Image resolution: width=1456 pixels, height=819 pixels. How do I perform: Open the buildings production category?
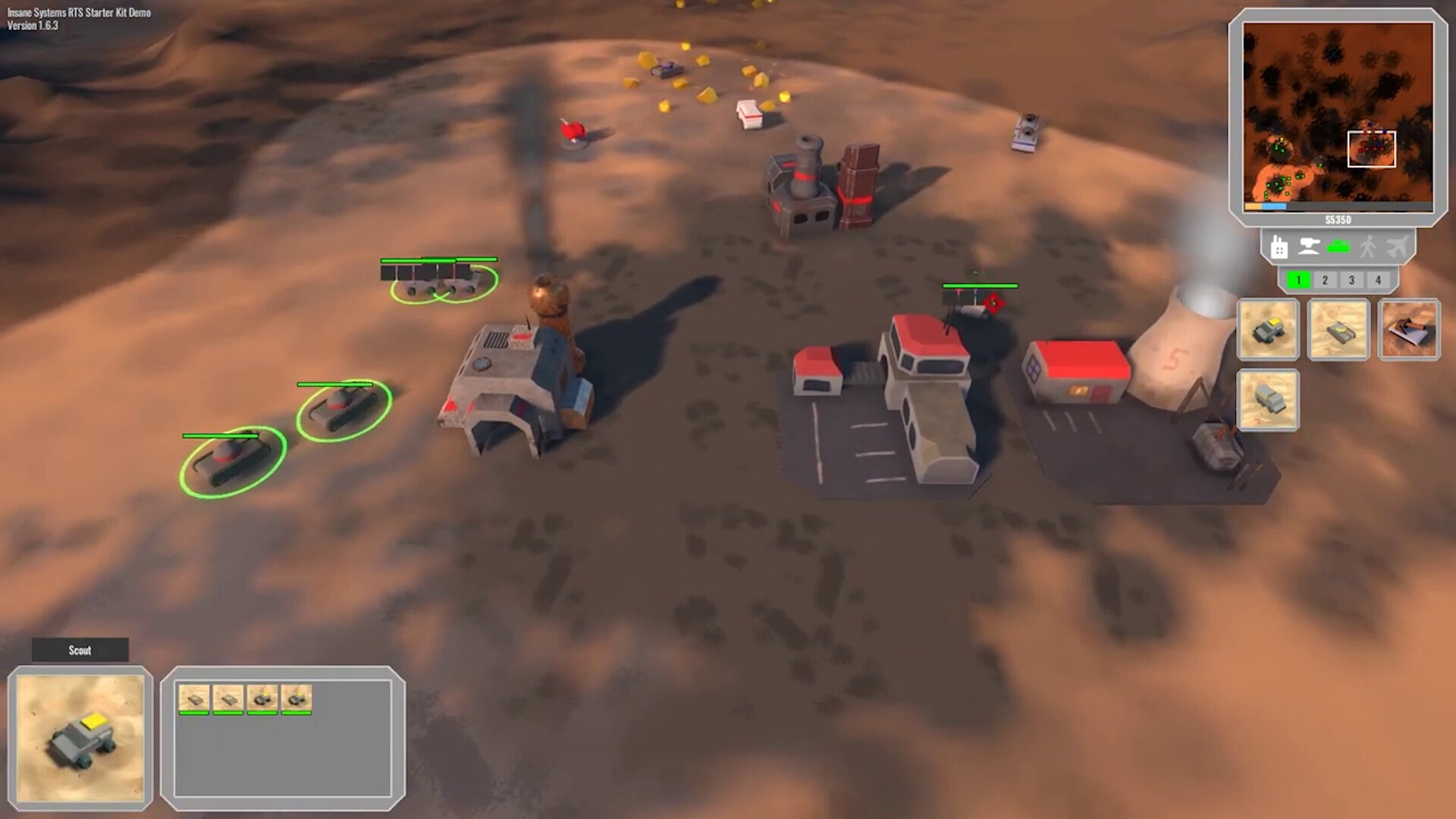tap(1279, 246)
